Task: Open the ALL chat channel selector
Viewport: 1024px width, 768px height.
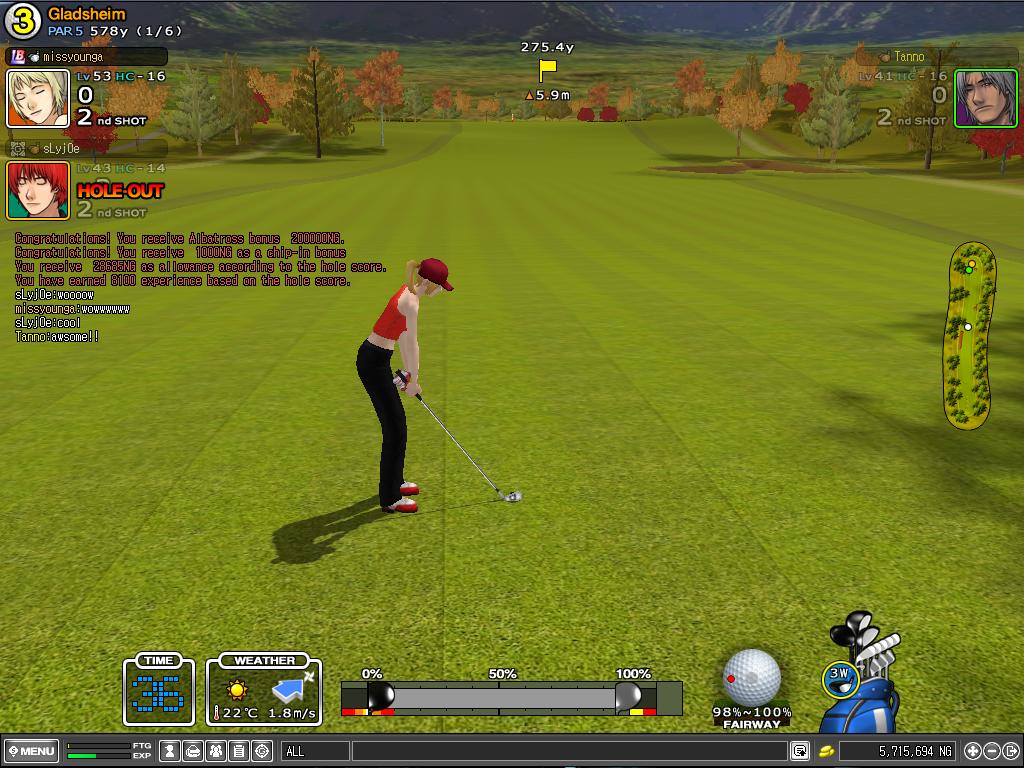Action: (x=315, y=751)
